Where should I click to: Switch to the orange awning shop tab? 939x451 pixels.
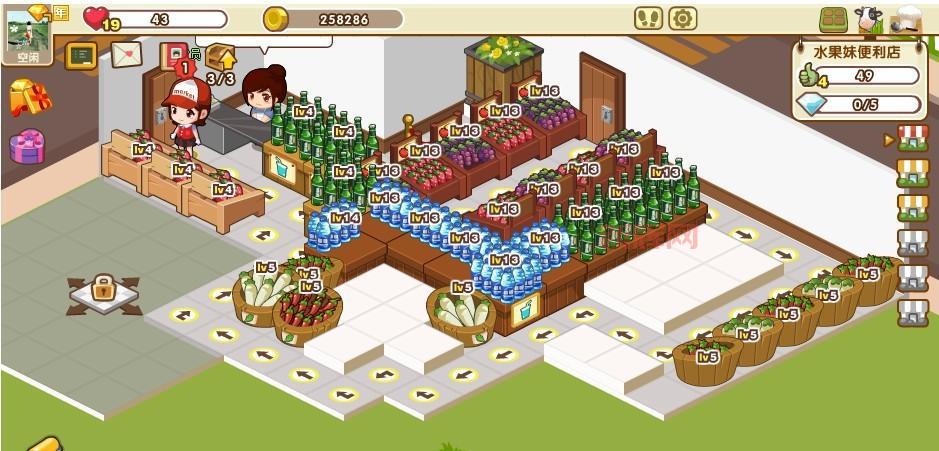[x=912, y=173]
